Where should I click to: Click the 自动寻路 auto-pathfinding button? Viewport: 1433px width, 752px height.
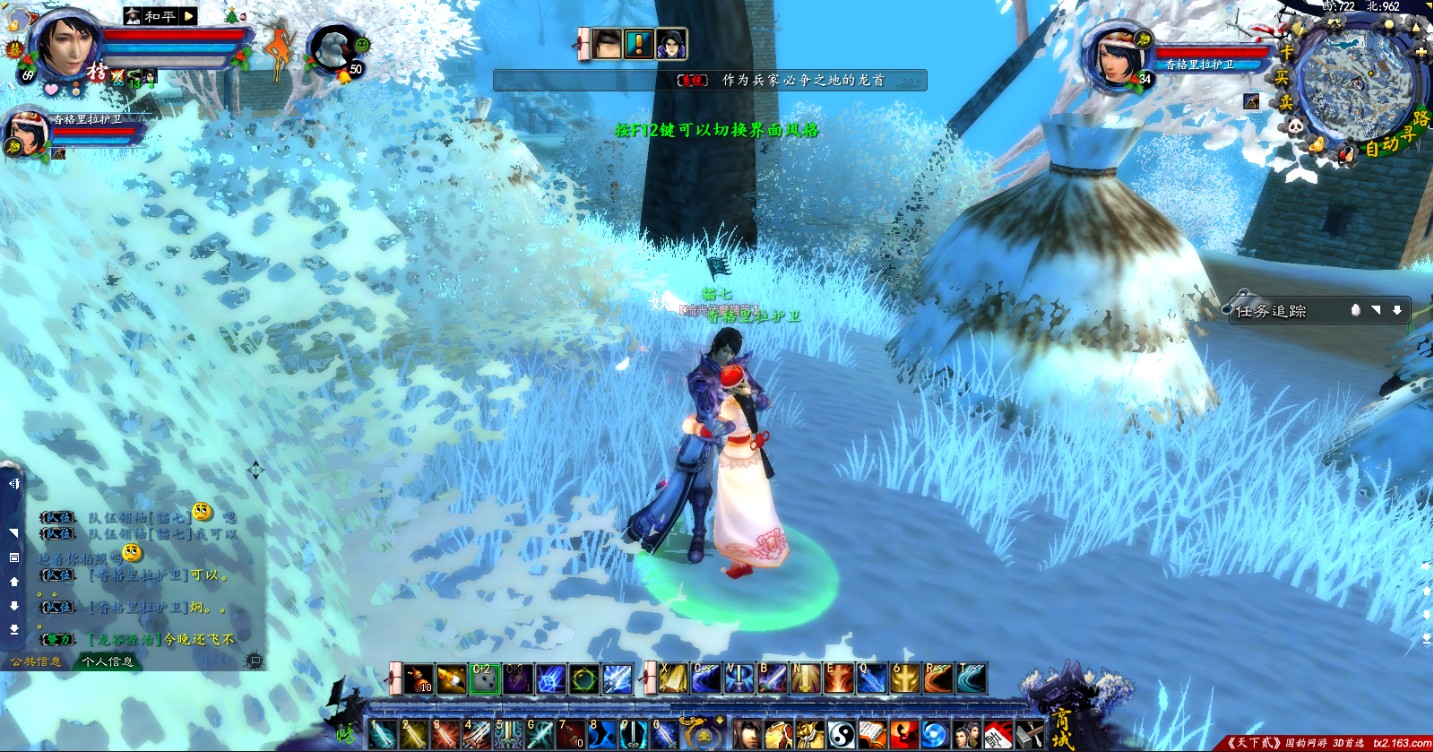[1392, 141]
